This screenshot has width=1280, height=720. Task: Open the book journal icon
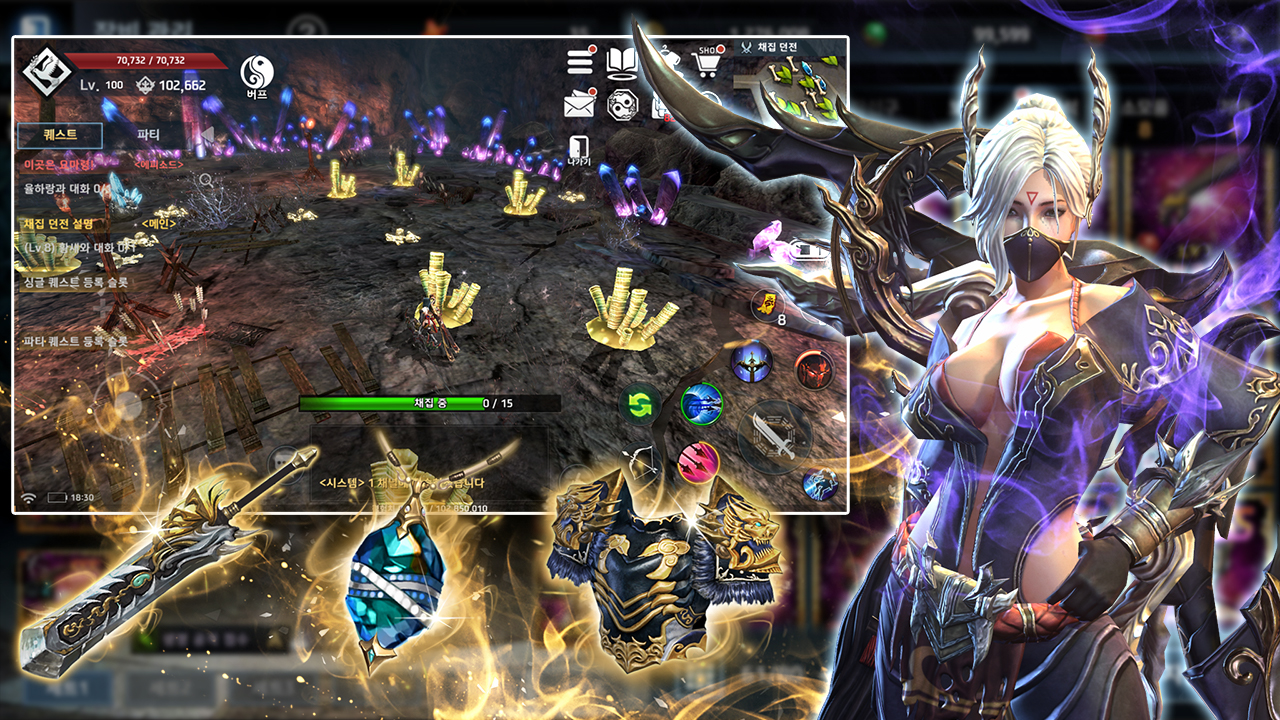point(622,62)
